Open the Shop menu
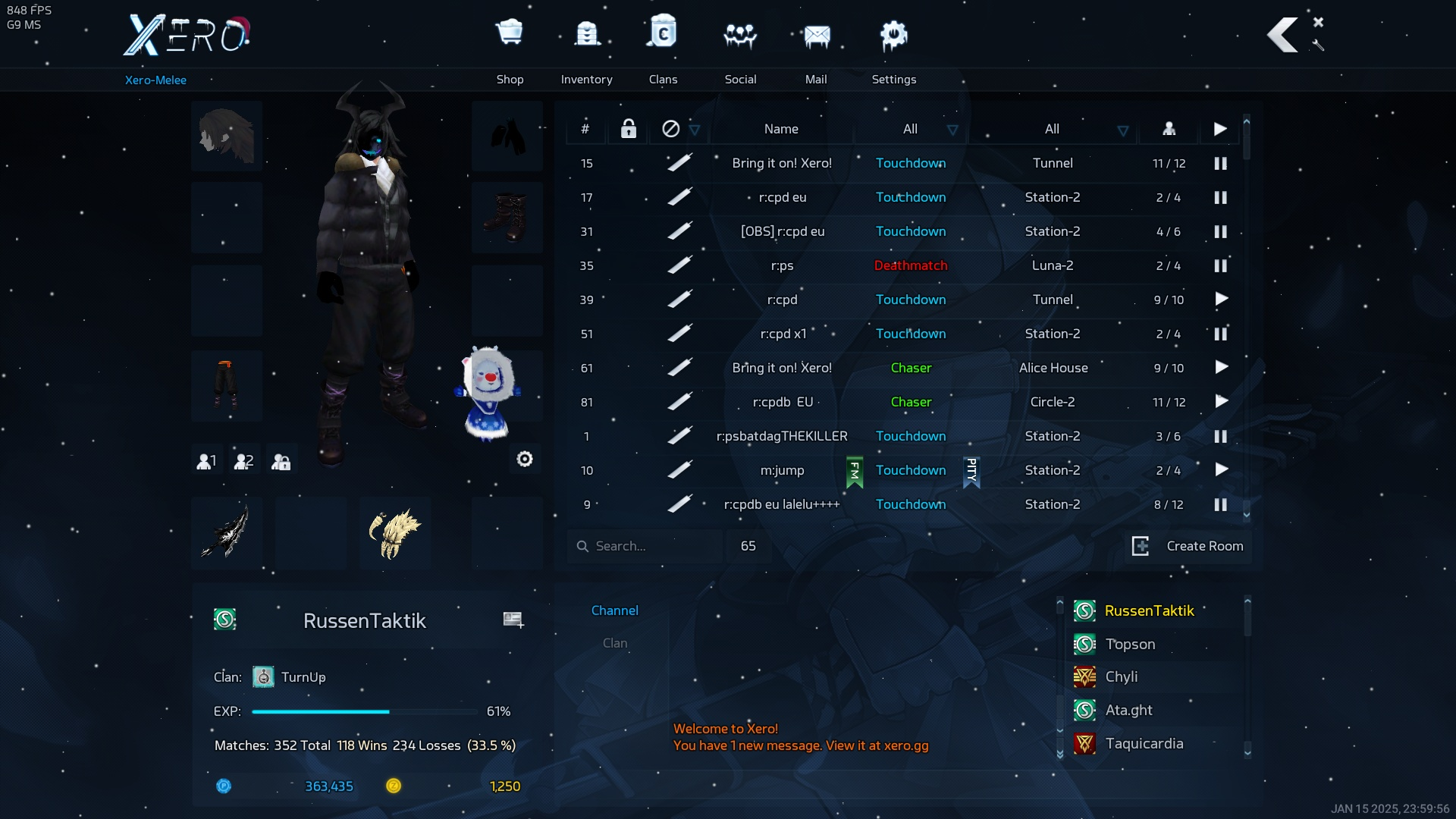 pos(510,47)
